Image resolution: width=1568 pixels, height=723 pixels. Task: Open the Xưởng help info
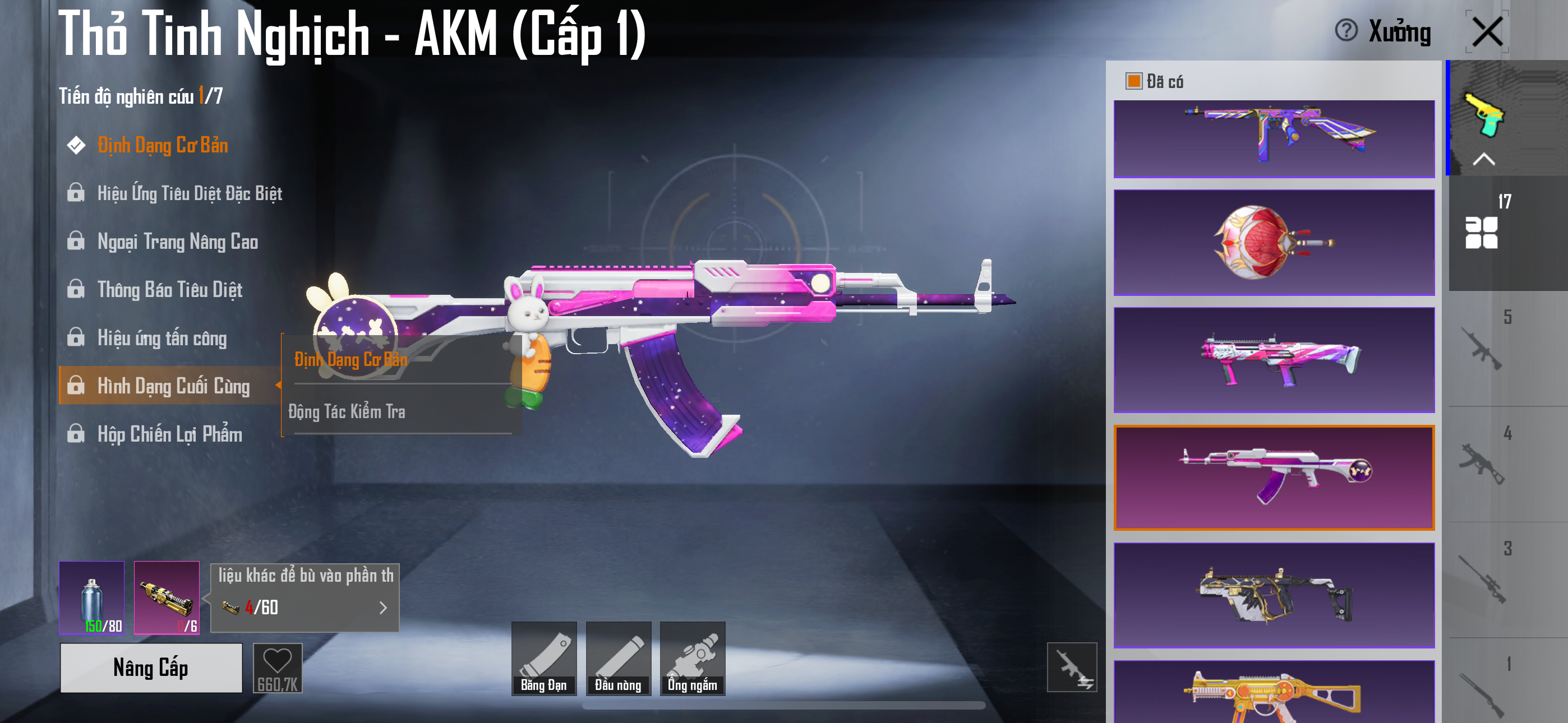(x=1346, y=30)
